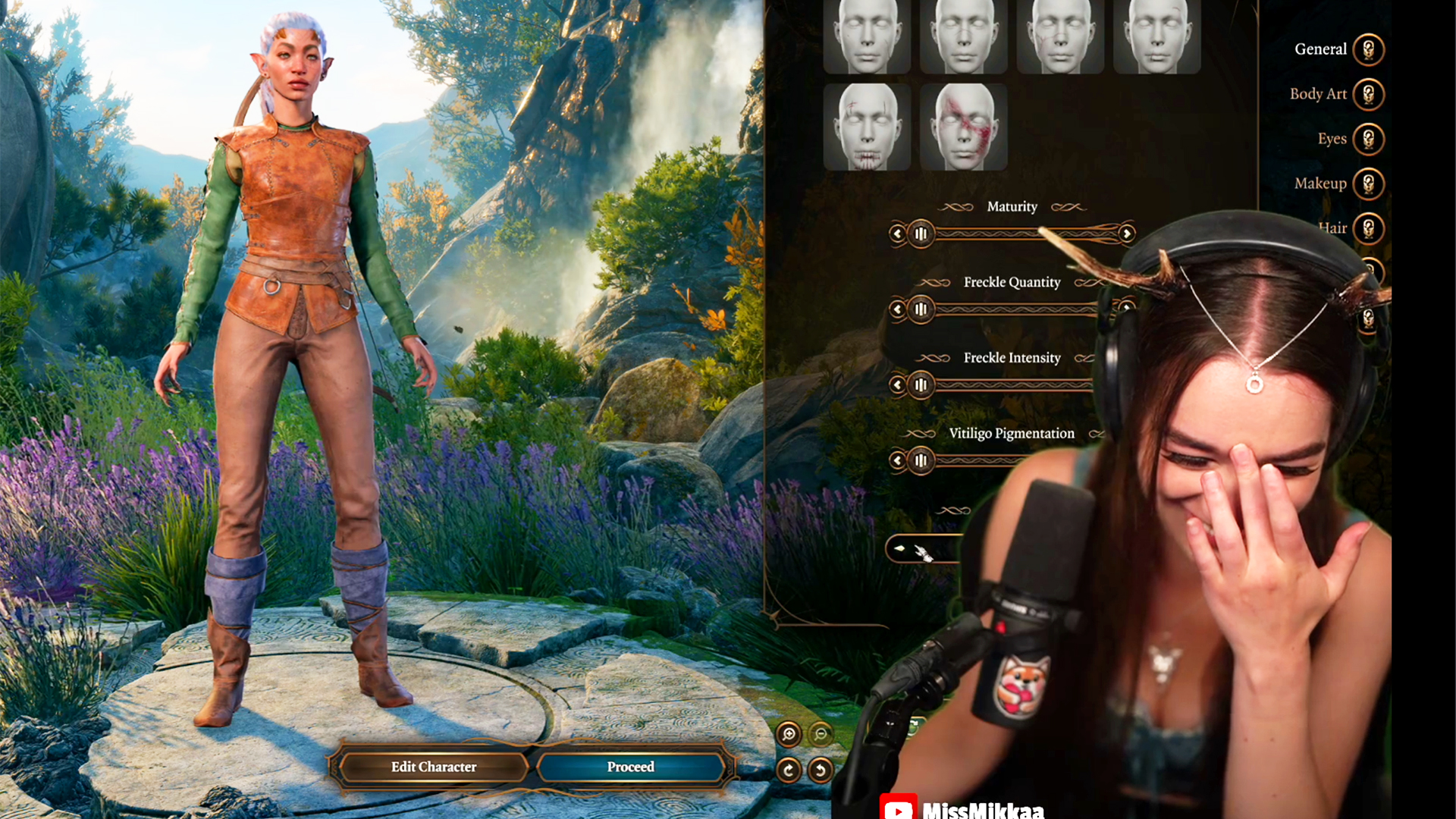Decrease Maturity with the left arrow
The width and height of the screenshot is (1456, 819).
(896, 234)
